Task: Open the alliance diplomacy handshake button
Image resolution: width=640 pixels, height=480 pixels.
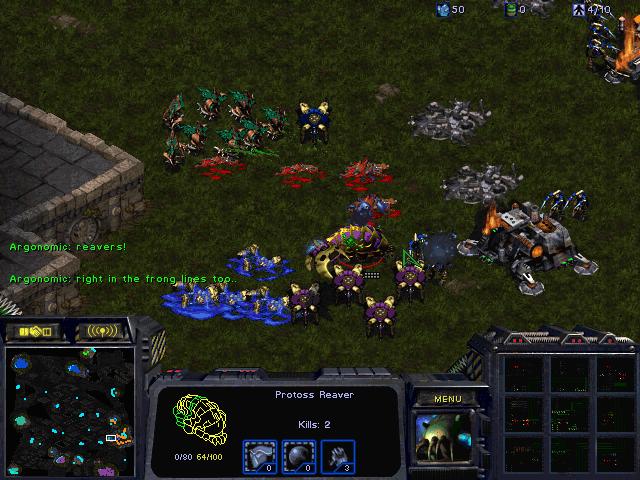Action: pyautogui.click(x=31, y=331)
